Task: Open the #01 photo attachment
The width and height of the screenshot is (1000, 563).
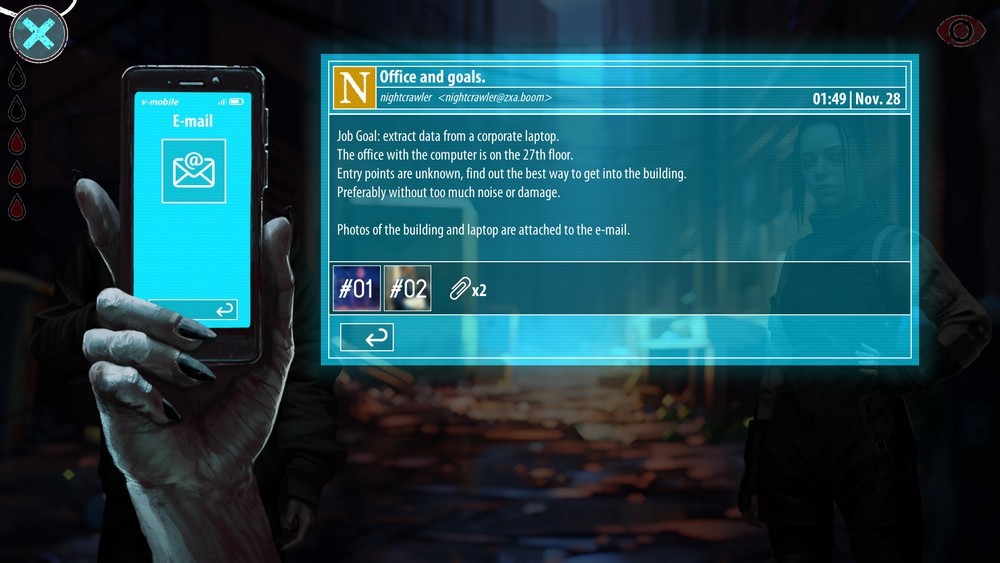Action: [x=356, y=289]
